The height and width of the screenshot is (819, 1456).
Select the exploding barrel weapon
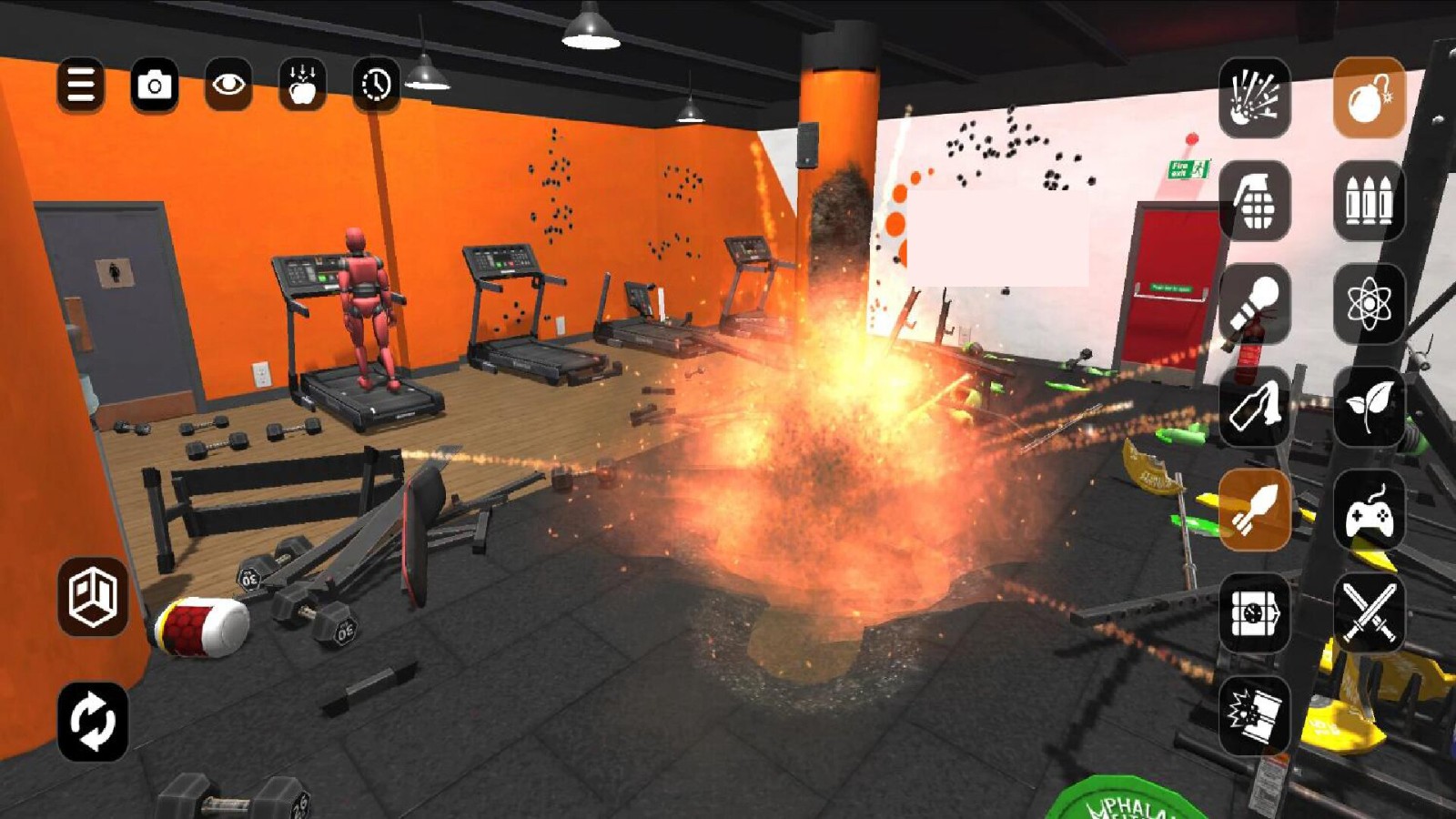click(x=1254, y=716)
